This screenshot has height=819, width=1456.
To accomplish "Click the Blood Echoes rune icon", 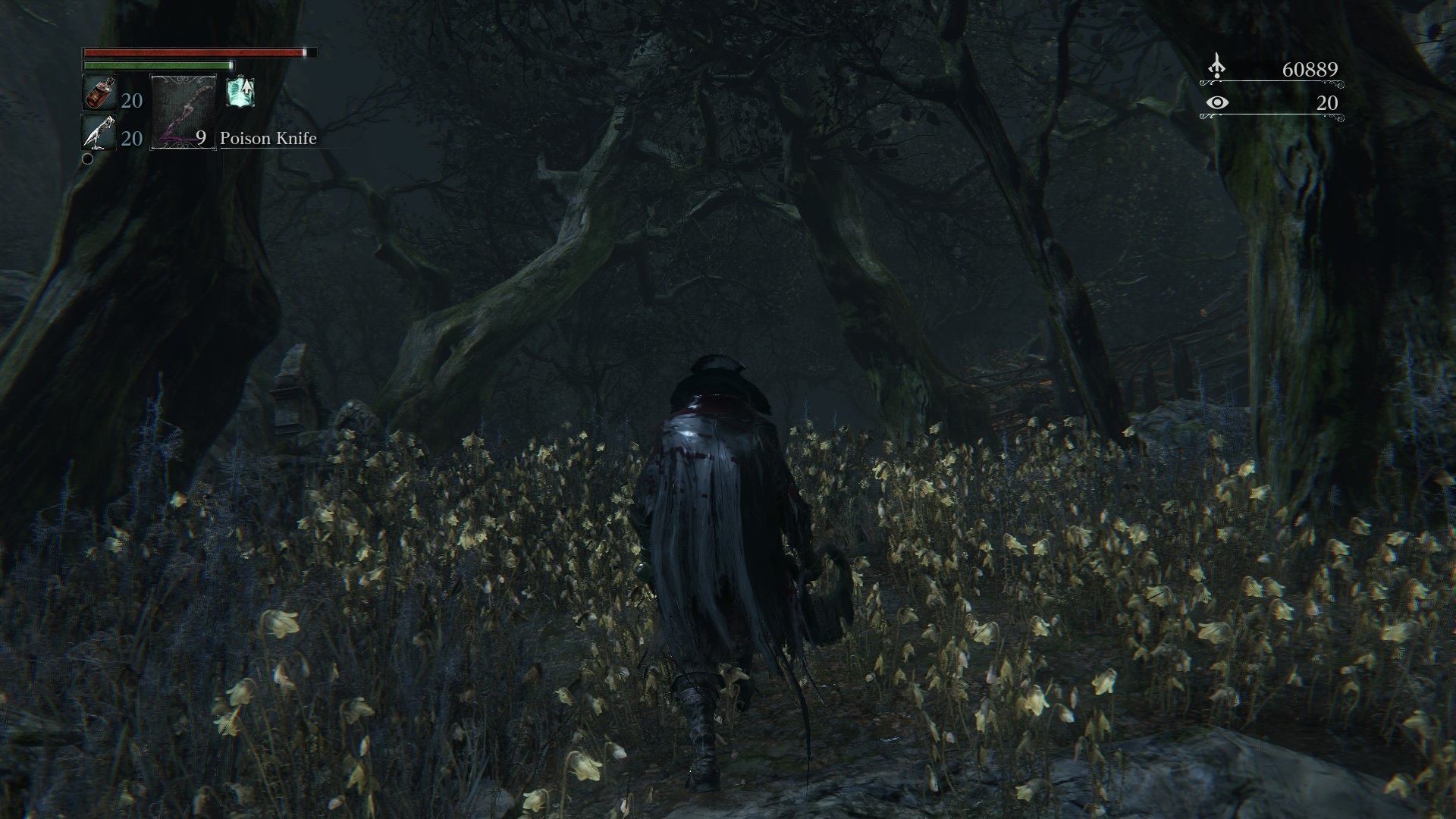I will point(1217,67).
